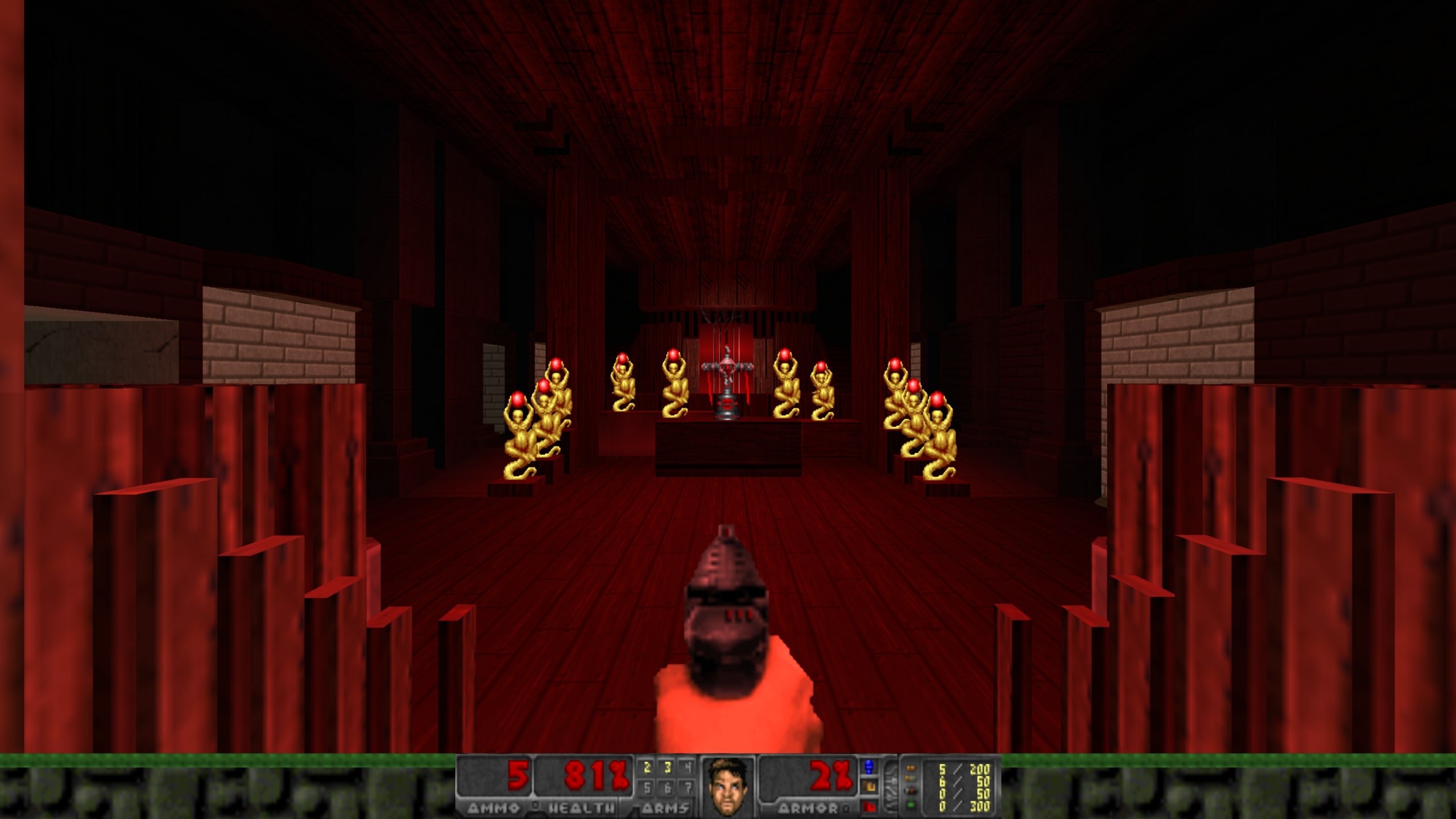Click the red key slot on the status bar
1456x819 pixels.
click(x=870, y=808)
